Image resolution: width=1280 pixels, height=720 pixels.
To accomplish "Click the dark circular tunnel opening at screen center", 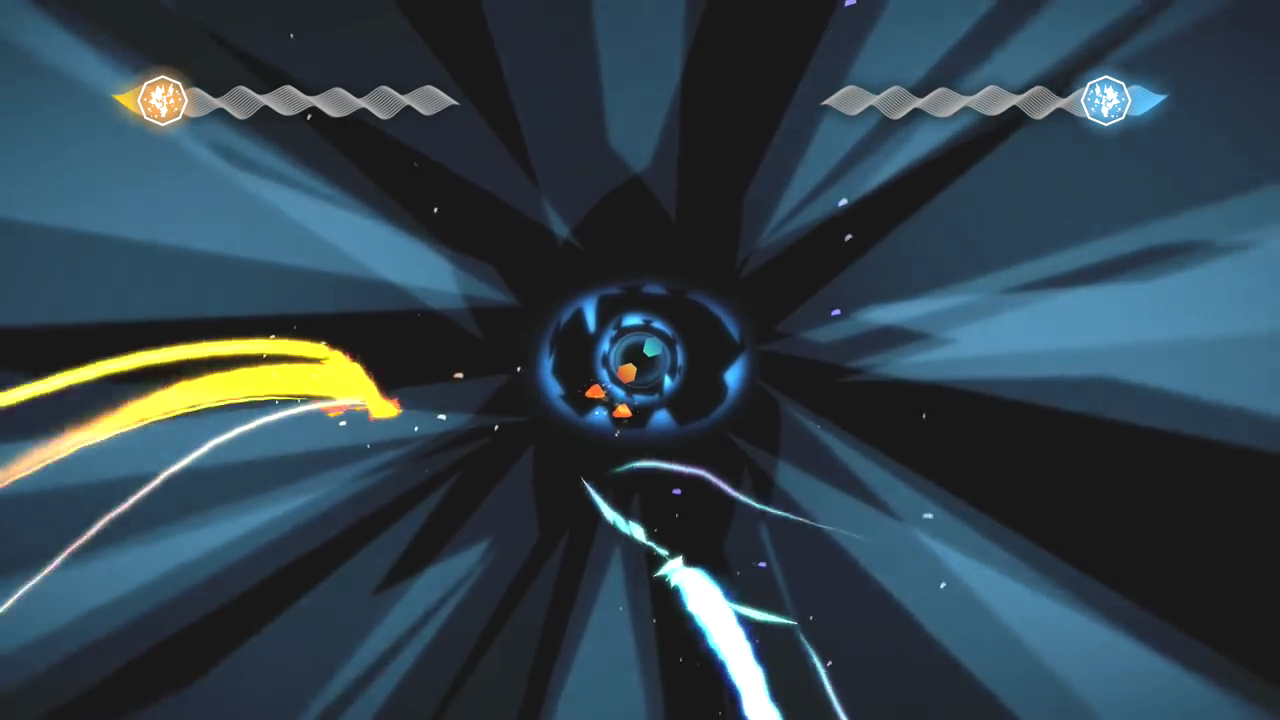I will click(640, 358).
